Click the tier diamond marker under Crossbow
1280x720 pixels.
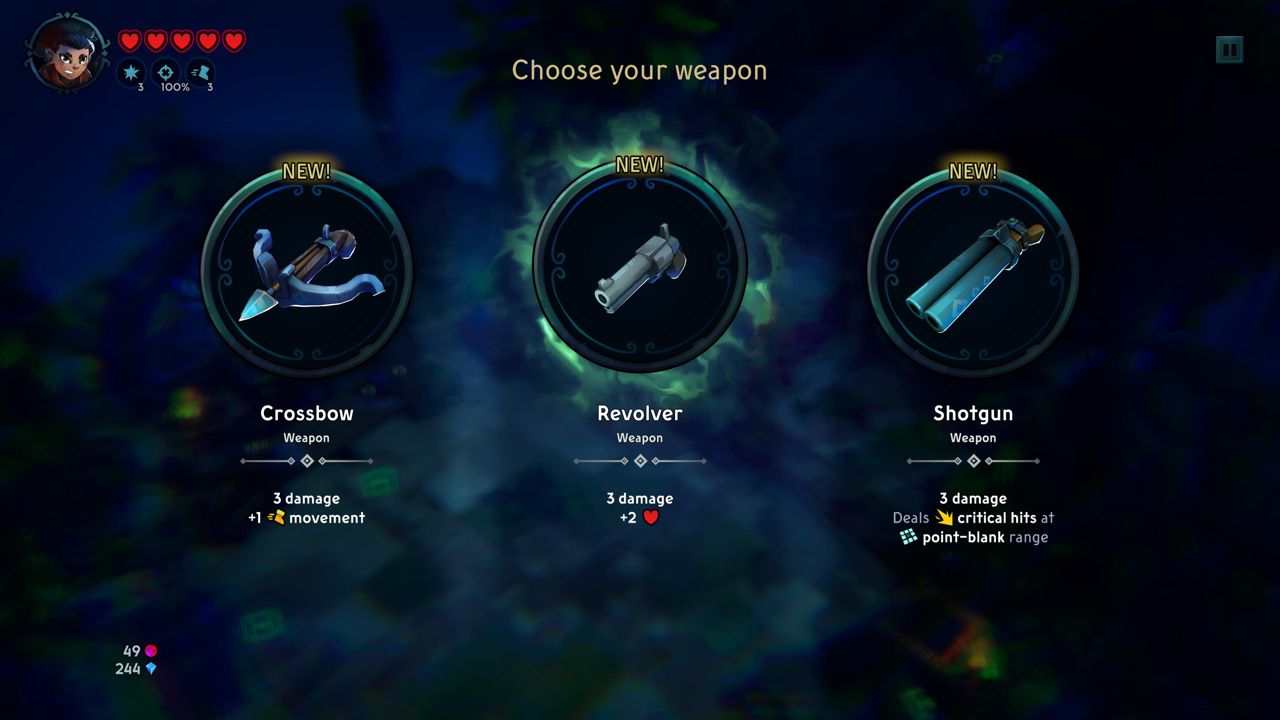(307, 460)
